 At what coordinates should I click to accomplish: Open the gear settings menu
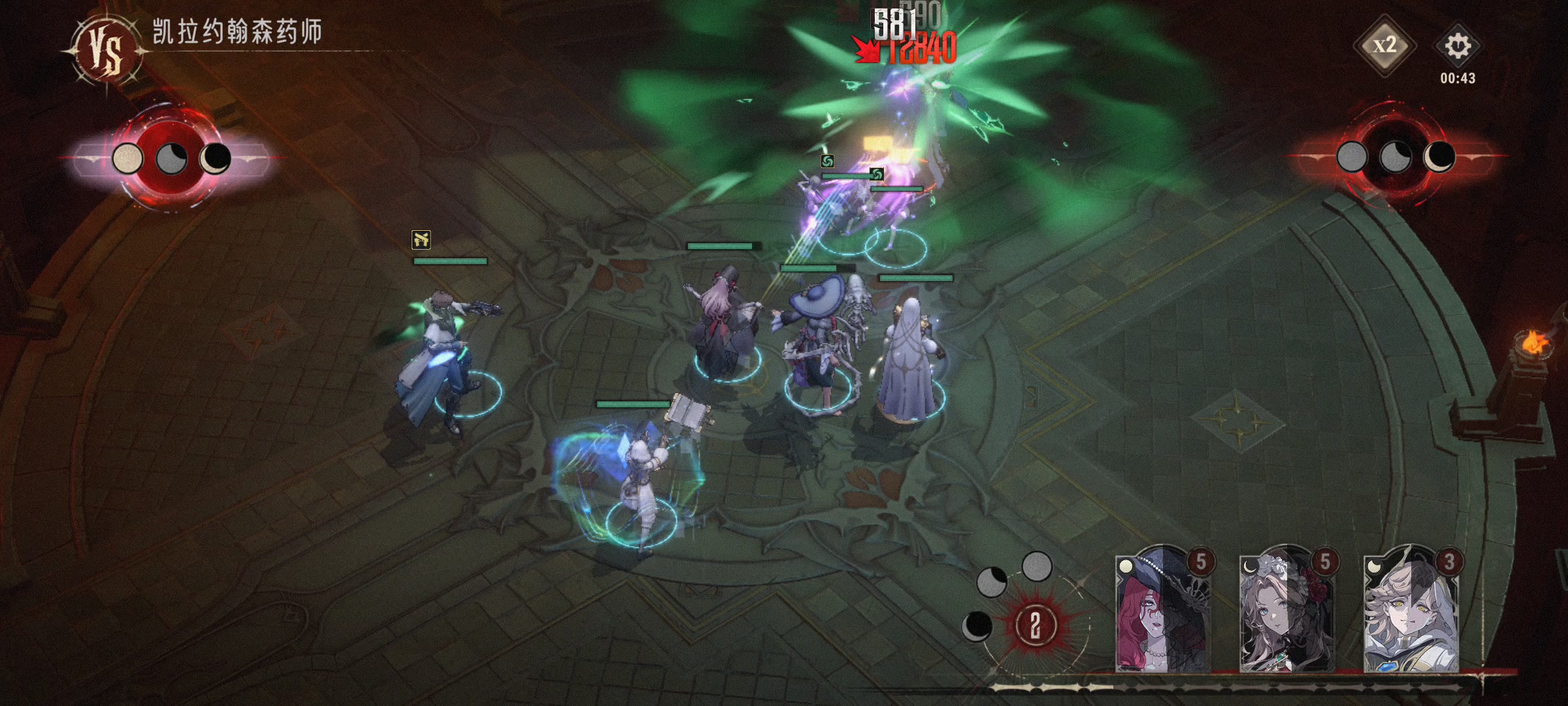[x=1458, y=46]
